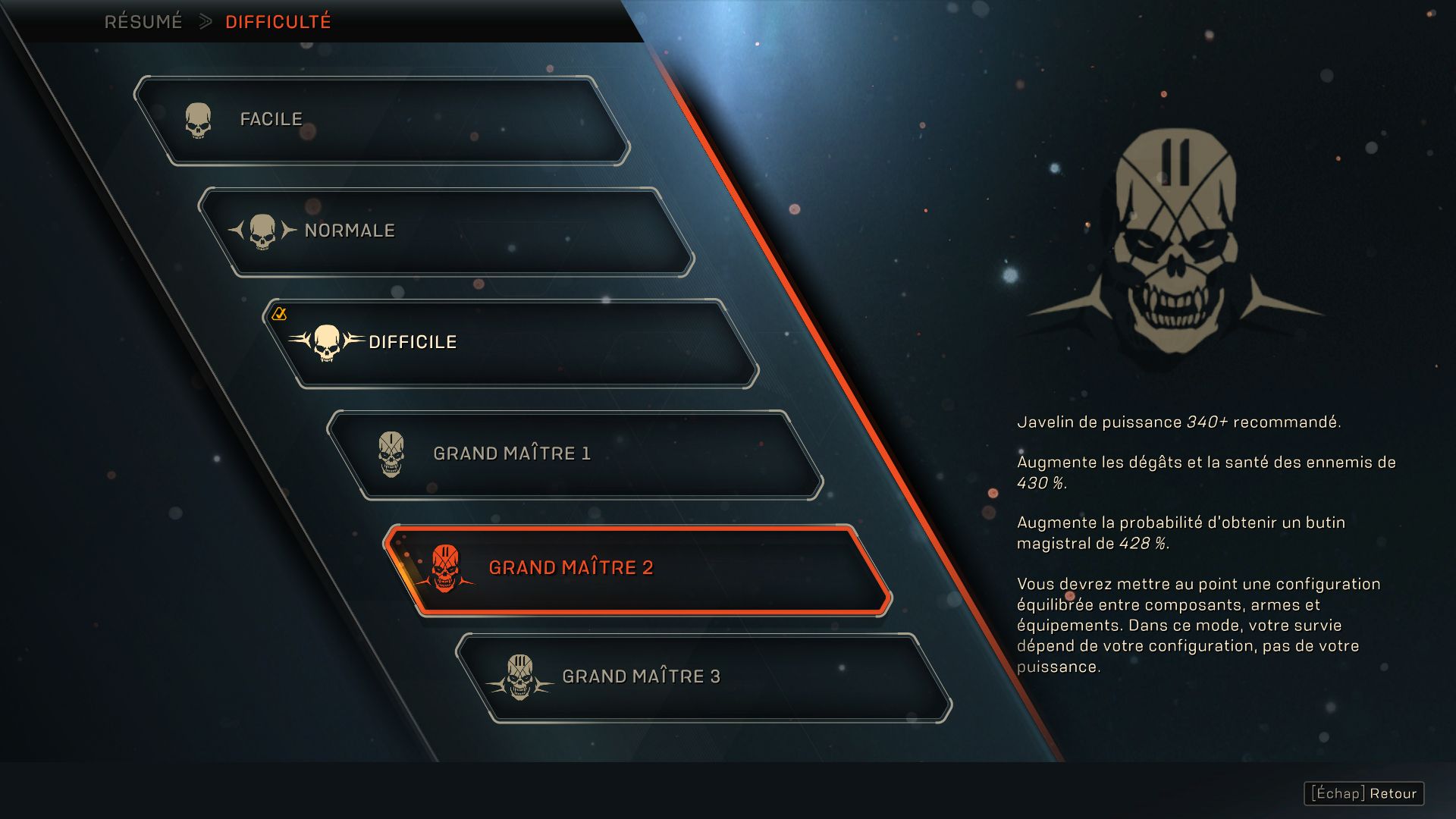Image resolution: width=1456 pixels, height=819 pixels.
Task: Switch to the Difficulté tab
Action: point(277,21)
